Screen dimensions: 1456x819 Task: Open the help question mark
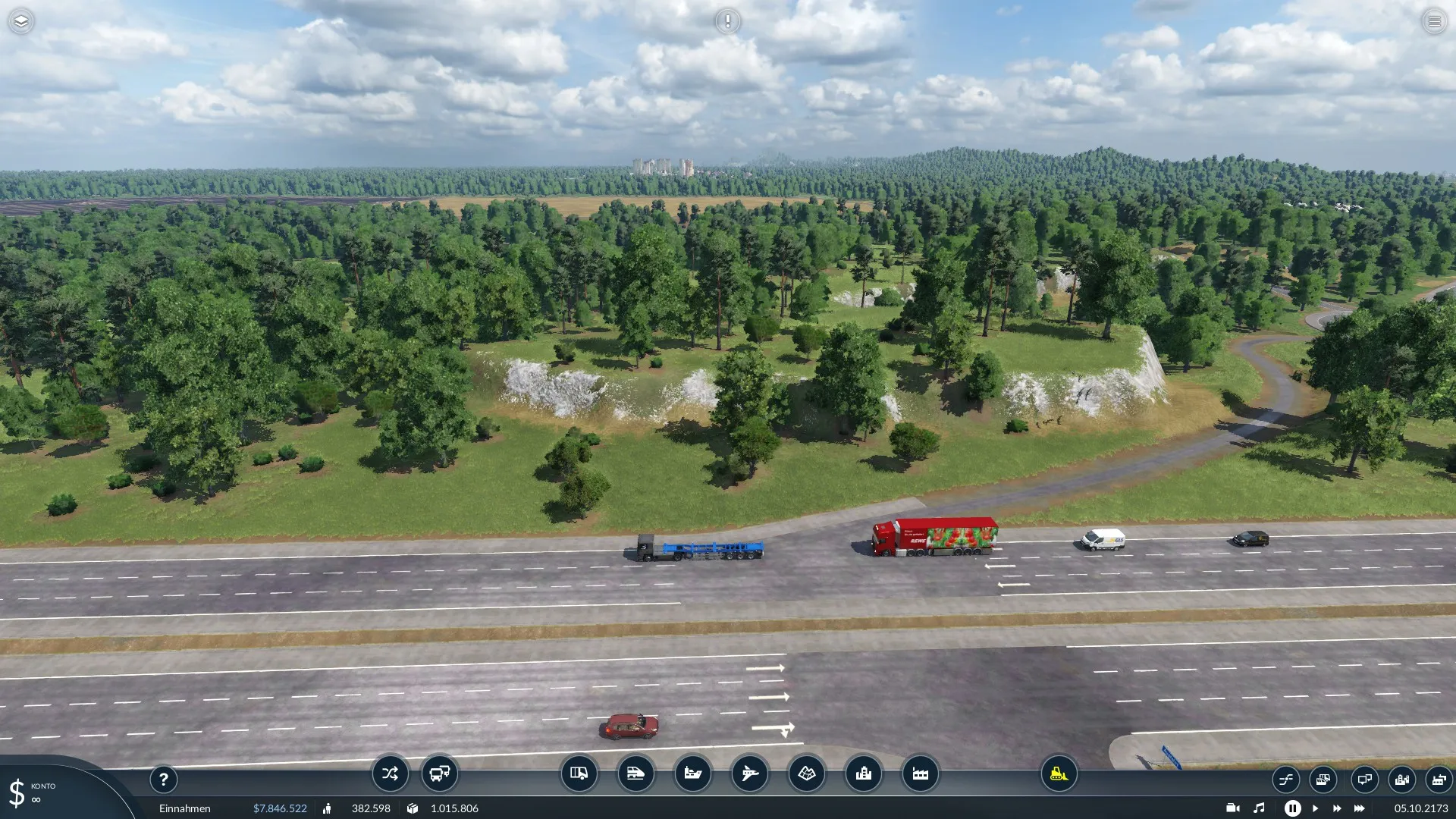coord(163,779)
